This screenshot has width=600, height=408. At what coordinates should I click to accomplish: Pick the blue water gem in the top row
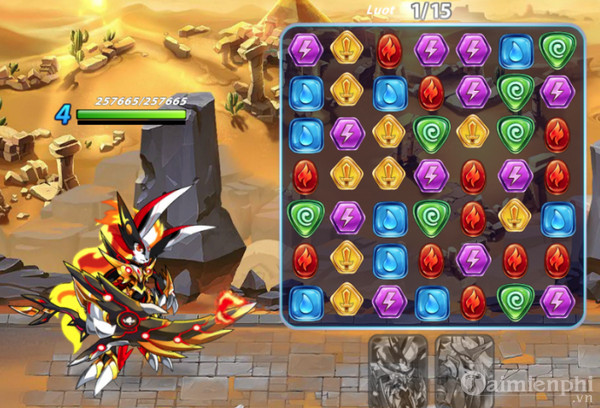pos(515,50)
